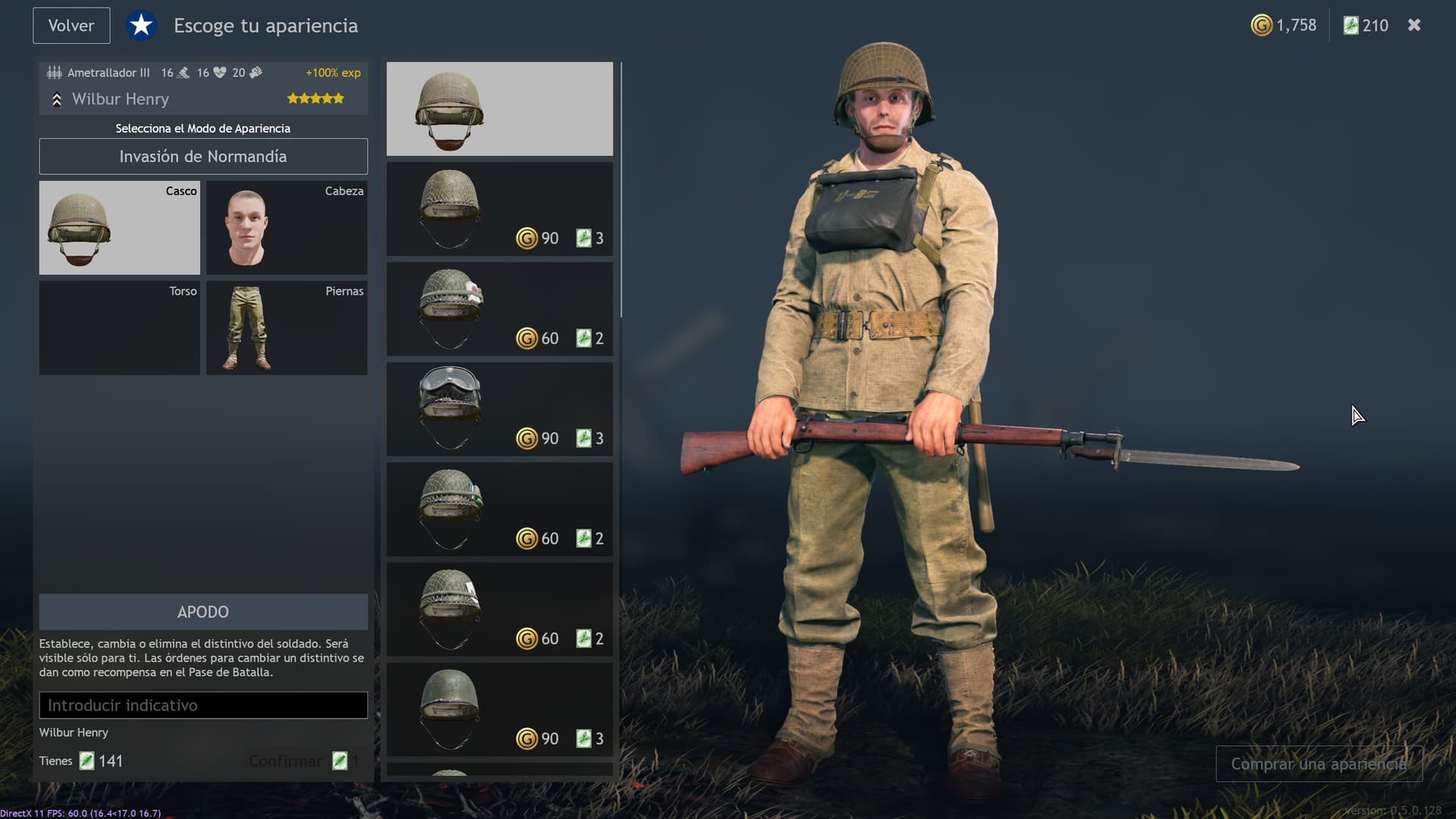Click the Ametrallador III machine gun class icon
This screenshot has width=1456, height=819.
click(53, 72)
